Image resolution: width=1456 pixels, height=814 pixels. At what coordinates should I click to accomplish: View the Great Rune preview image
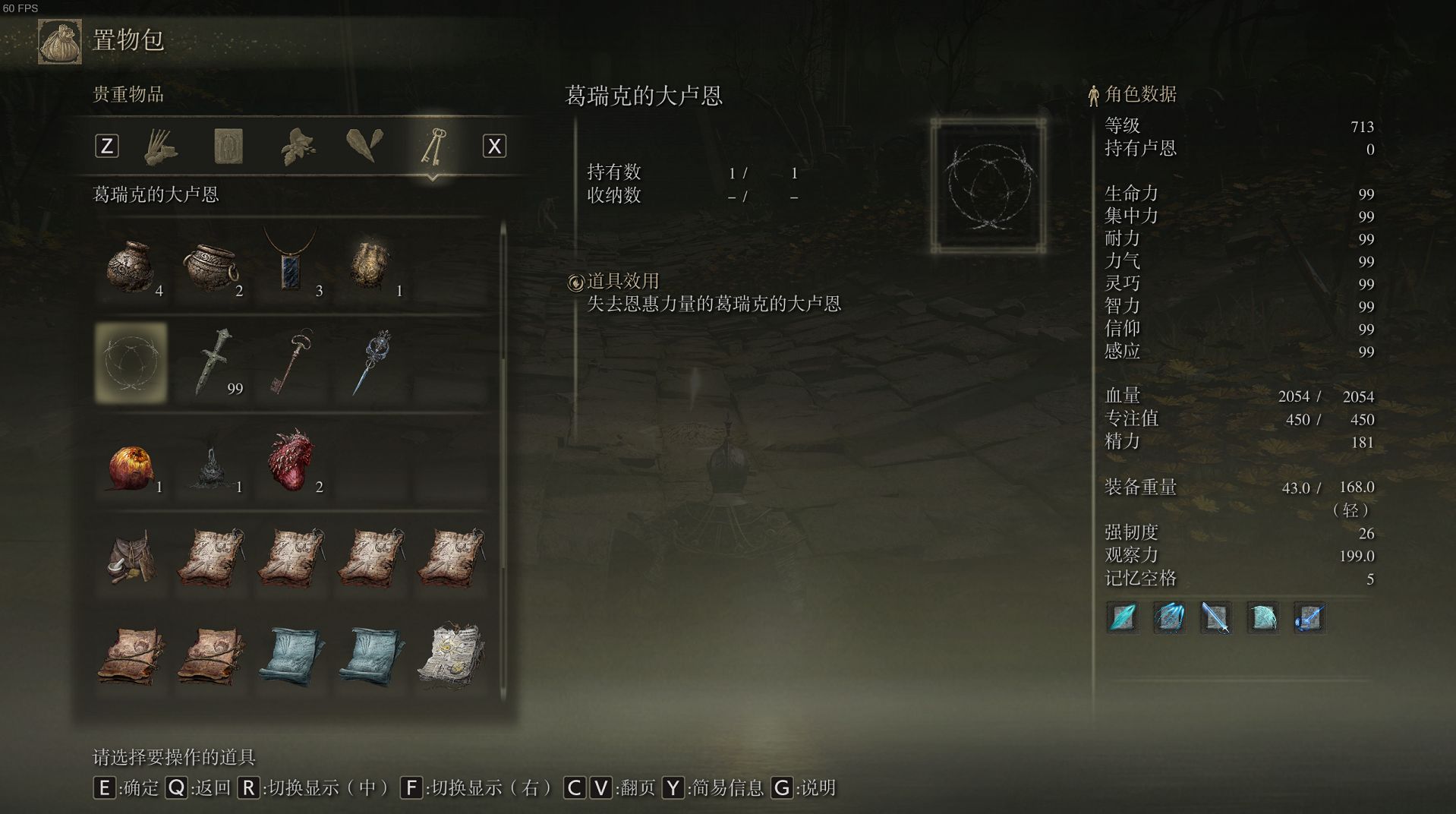pyautogui.click(x=988, y=186)
